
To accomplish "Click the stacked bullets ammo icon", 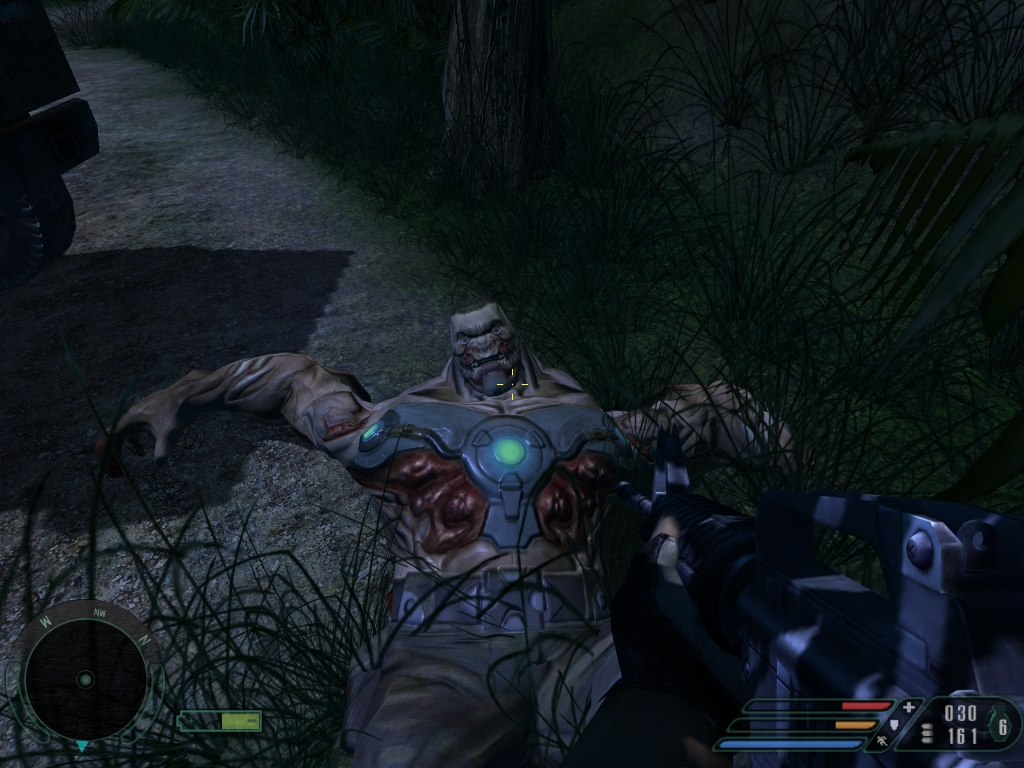I will (x=927, y=734).
